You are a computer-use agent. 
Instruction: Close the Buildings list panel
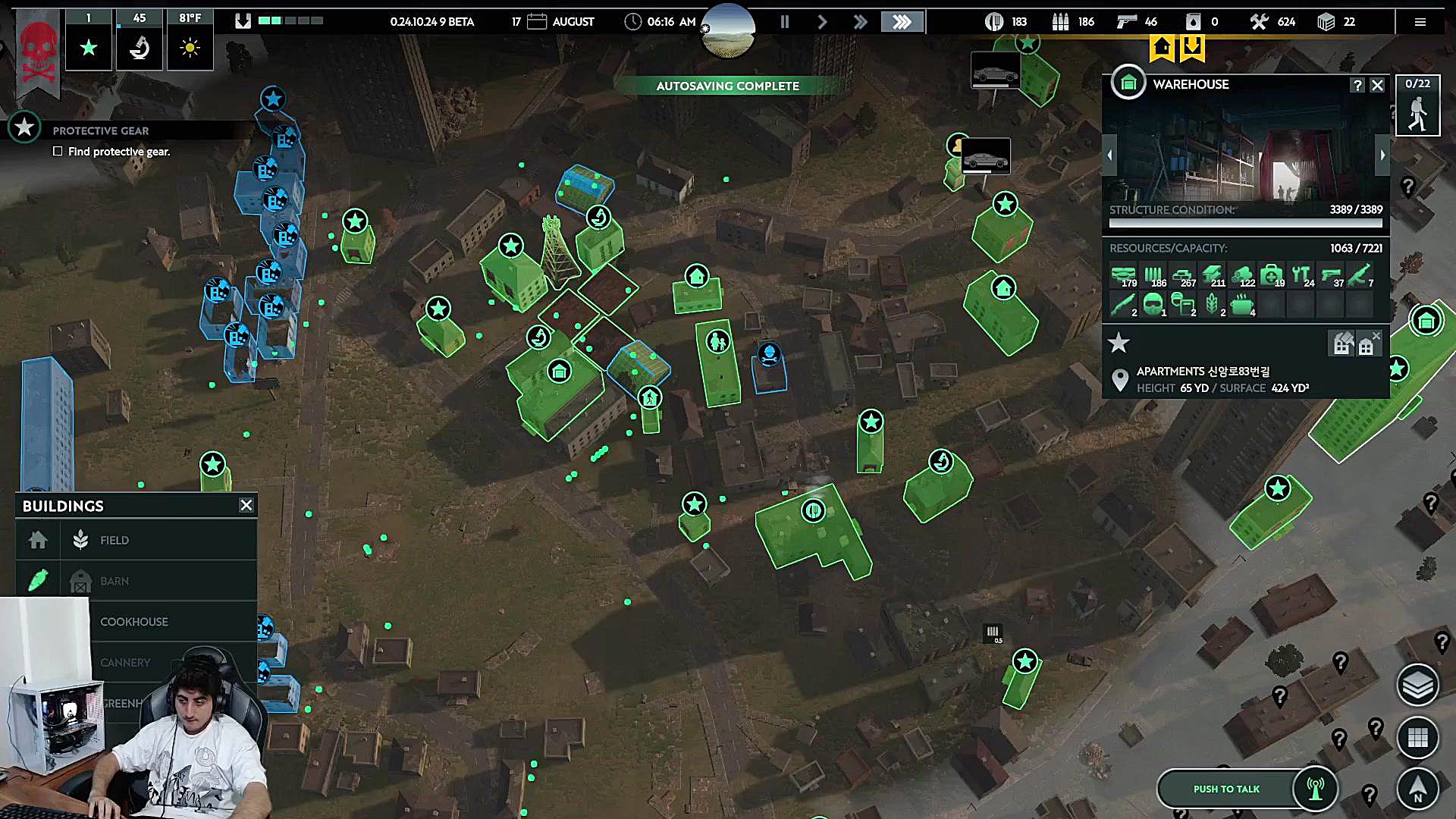[x=246, y=505]
